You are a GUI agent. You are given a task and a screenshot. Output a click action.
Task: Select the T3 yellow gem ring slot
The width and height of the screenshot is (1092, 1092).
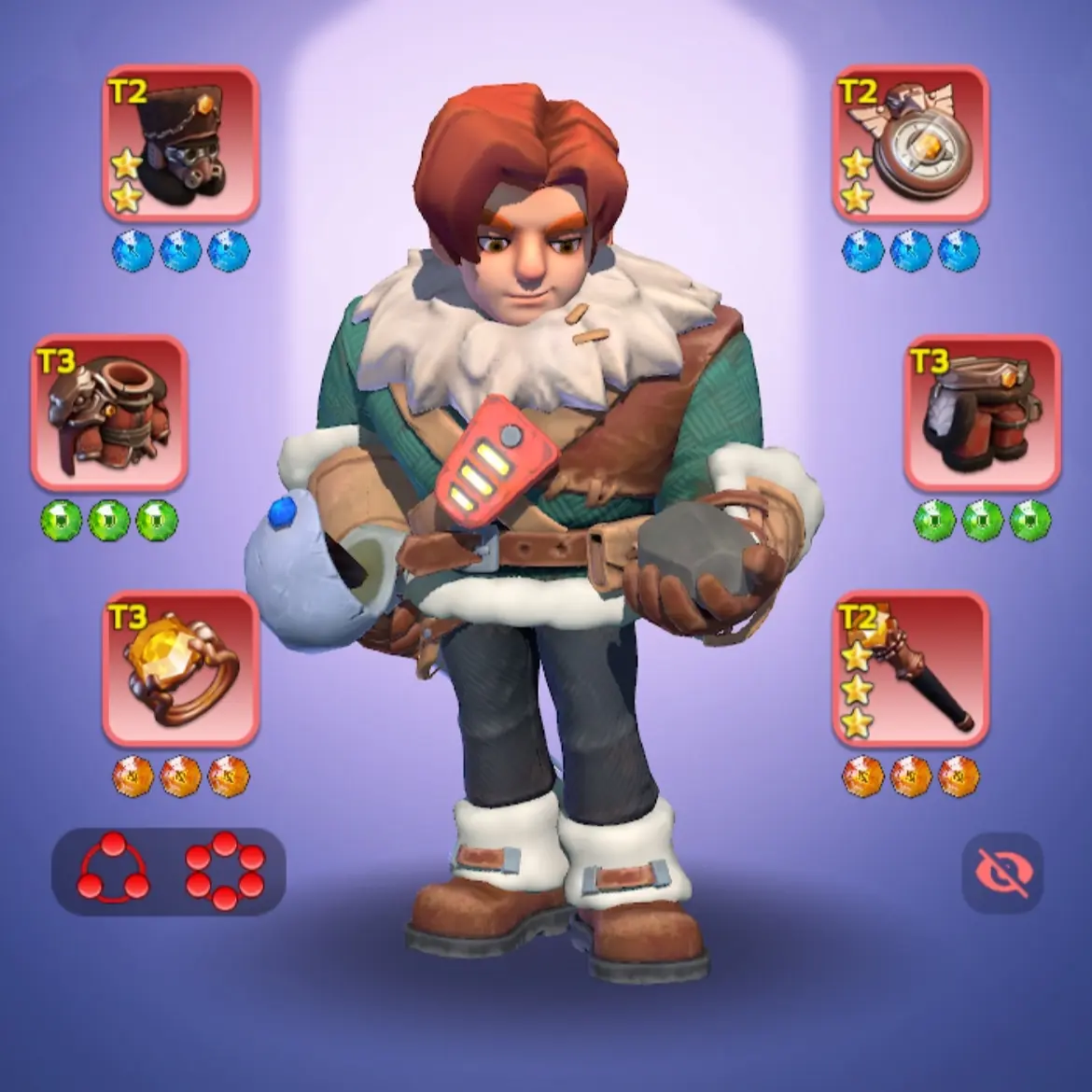(x=180, y=668)
